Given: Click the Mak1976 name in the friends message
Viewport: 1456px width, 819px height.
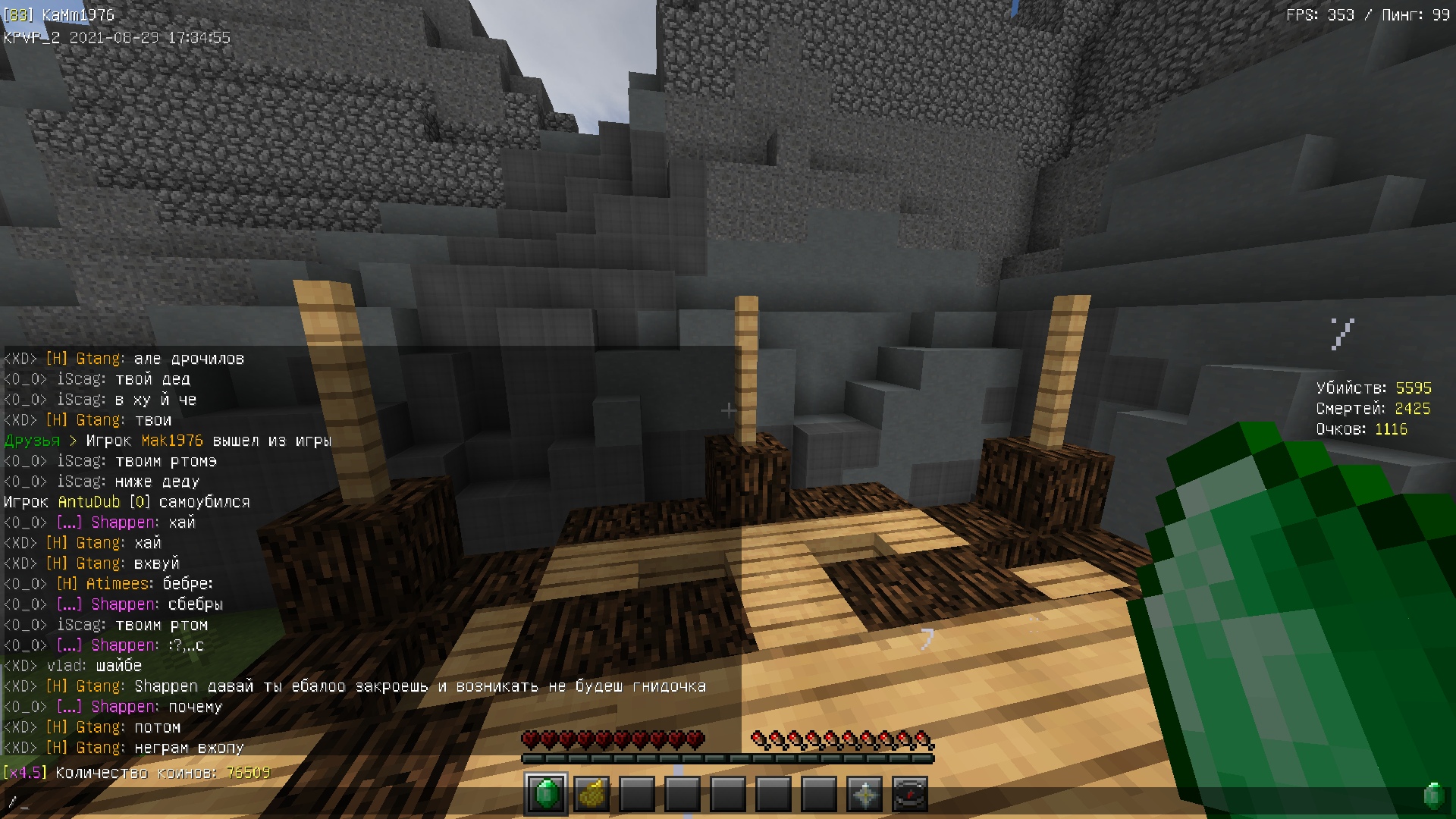Looking at the screenshot, I should (x=171, y=441).
